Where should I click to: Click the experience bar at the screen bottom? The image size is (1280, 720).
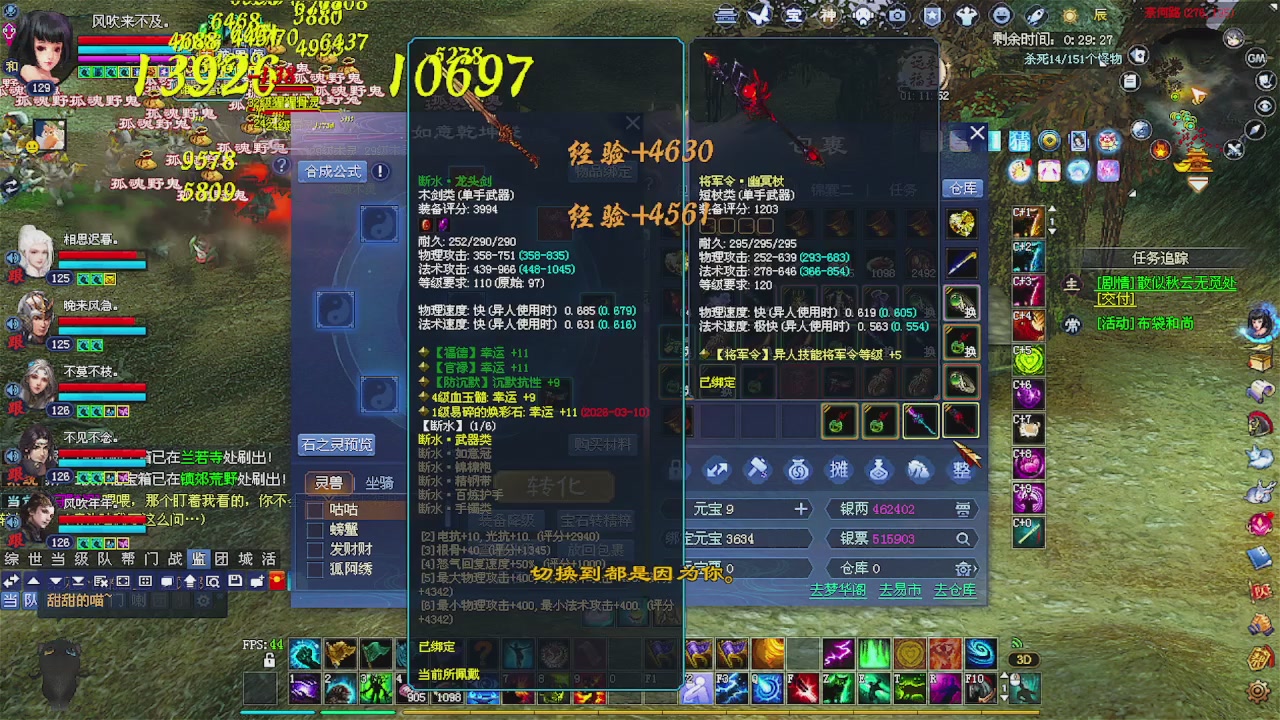click(640, 713)
